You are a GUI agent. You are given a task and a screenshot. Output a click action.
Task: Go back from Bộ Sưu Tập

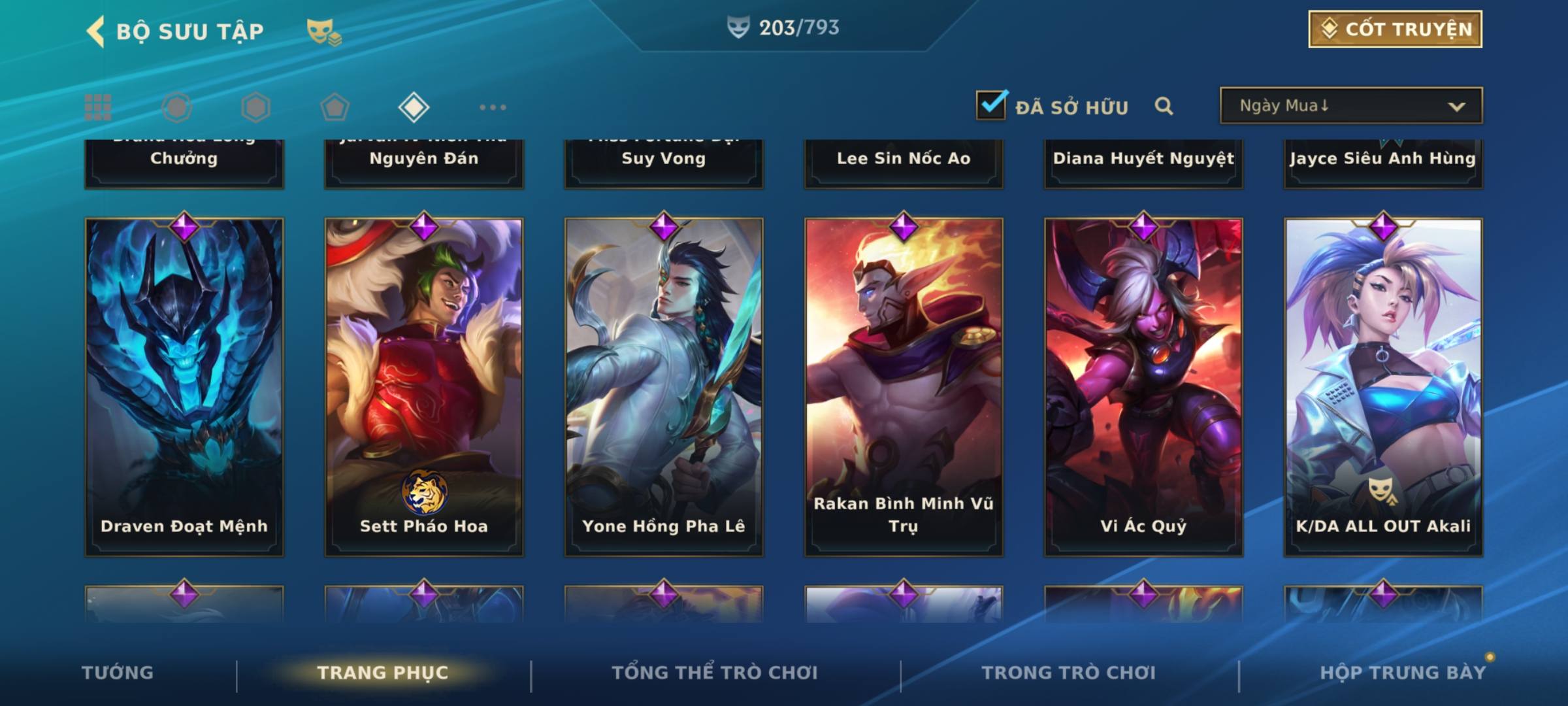point(96,31)
